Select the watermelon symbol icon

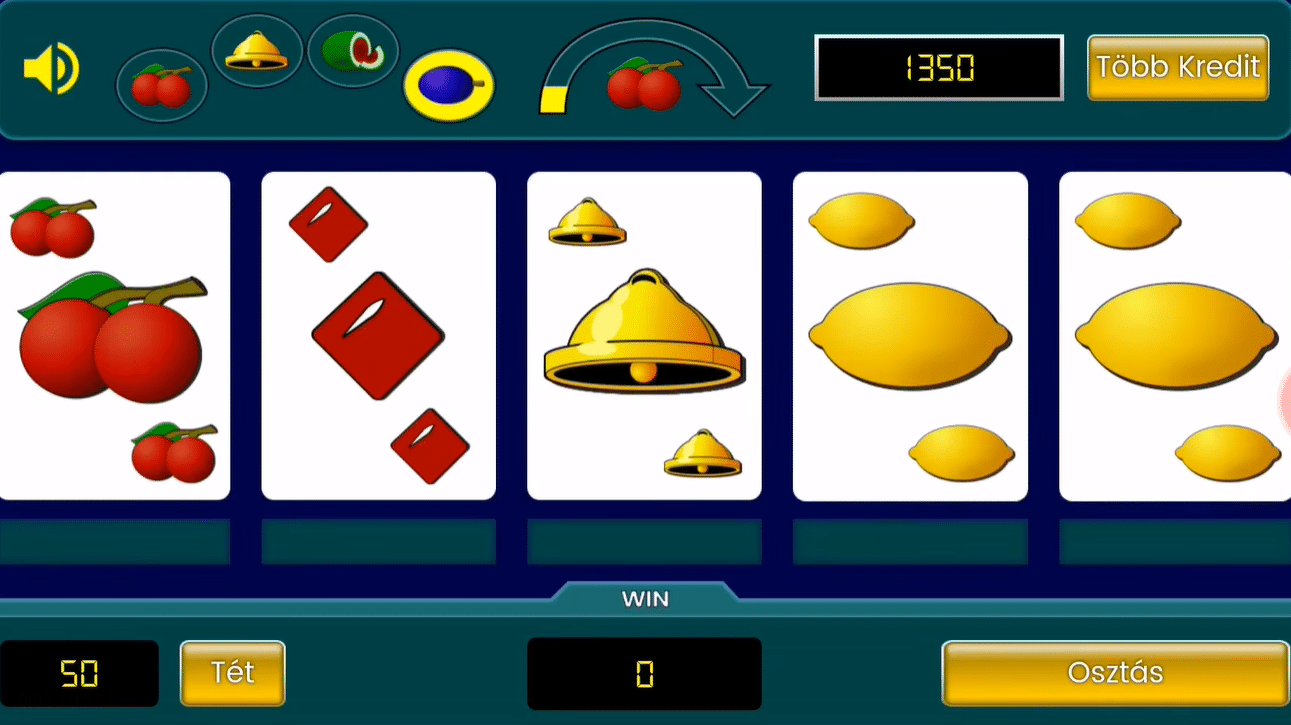tap(352, 50)
